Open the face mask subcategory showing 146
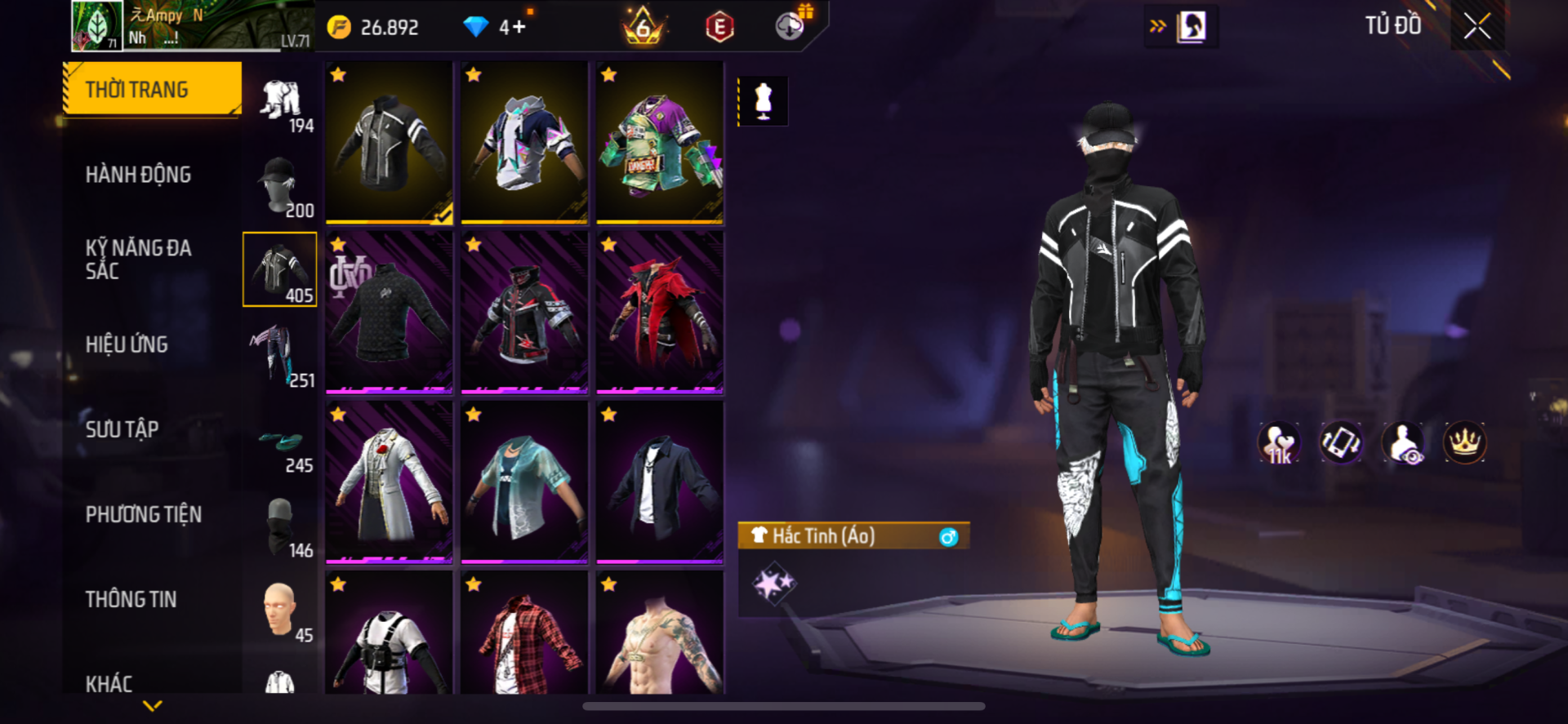Viewport: 1568px width, 724px height. point(280,527)
